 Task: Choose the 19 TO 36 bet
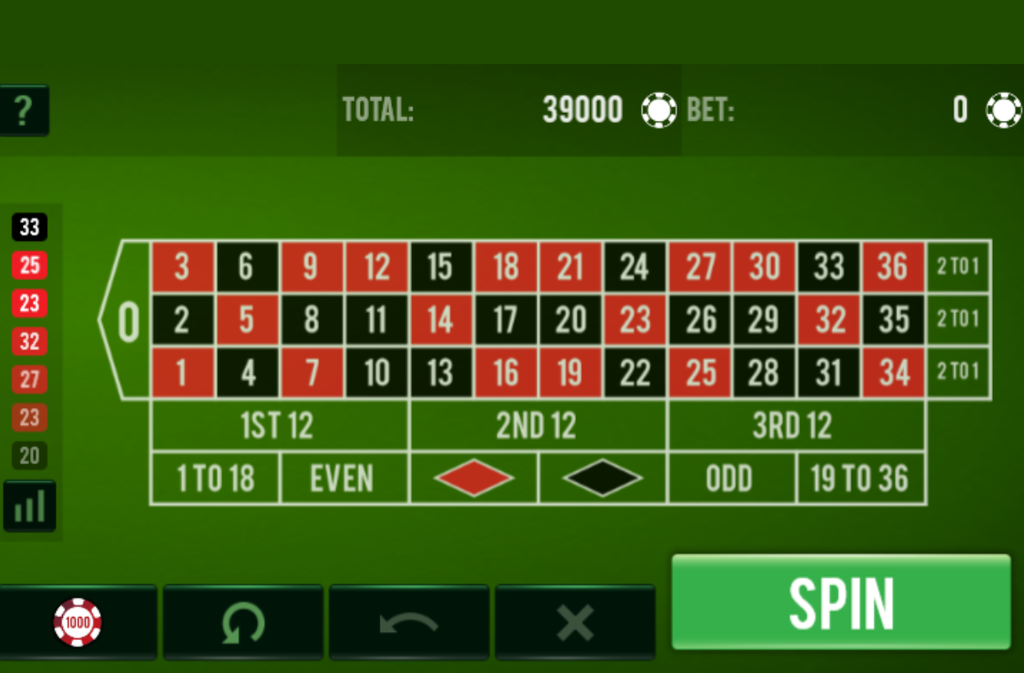click(860, 479)
